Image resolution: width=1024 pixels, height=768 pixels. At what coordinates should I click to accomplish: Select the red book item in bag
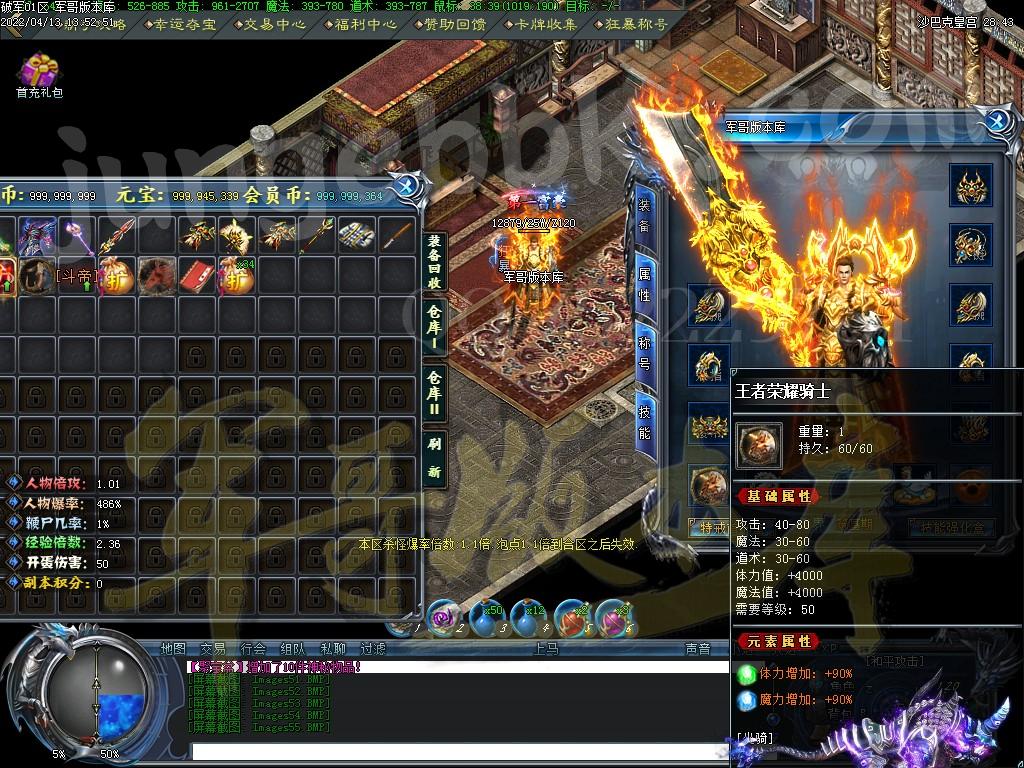tap(197, 275)
